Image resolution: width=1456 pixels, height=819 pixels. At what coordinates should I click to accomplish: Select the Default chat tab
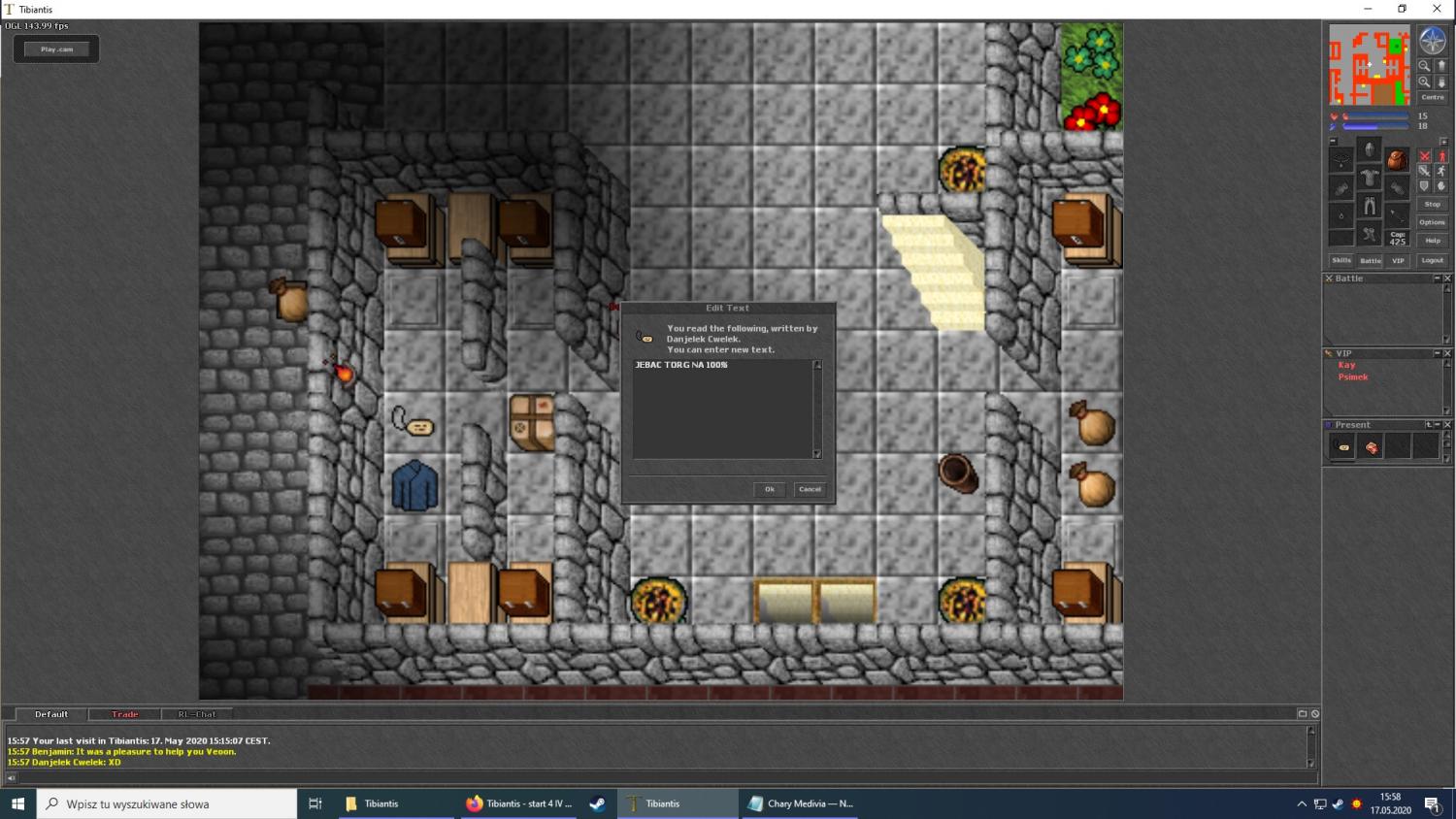51,714
